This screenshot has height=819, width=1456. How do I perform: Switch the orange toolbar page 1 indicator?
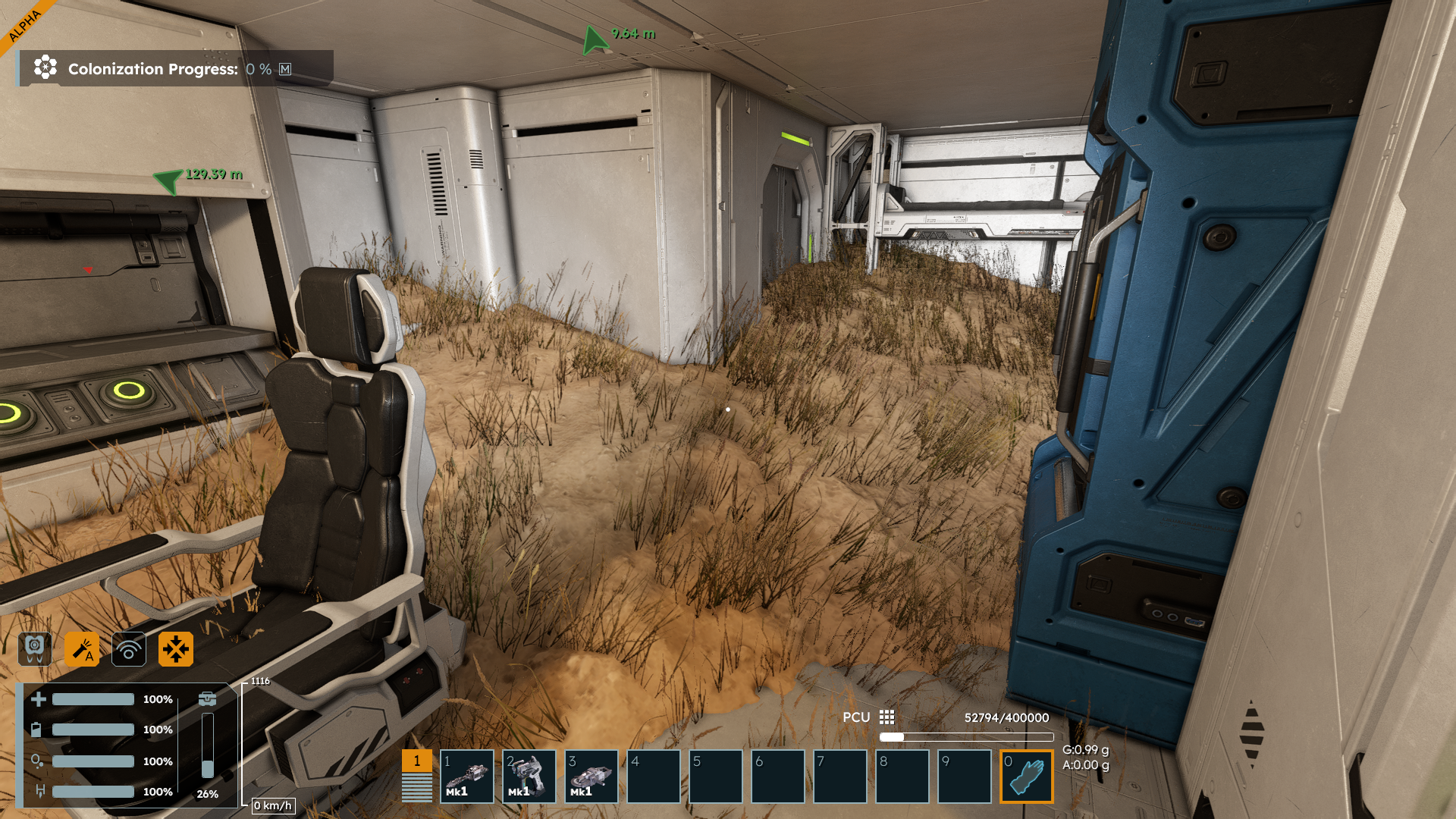(x=416, y=761)
